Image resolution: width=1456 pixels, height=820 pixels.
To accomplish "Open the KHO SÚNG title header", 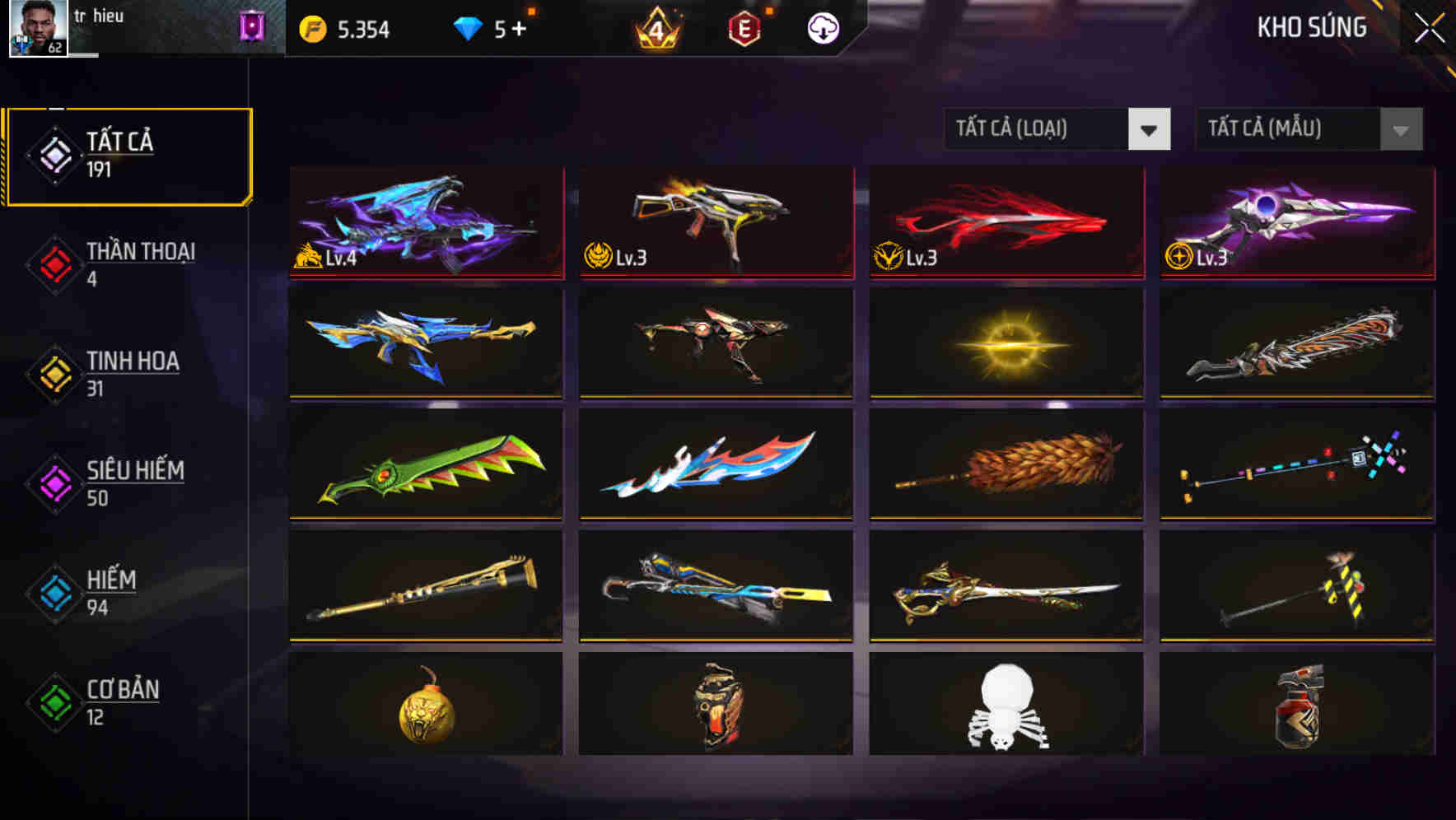I will [x=1311, y=27].
